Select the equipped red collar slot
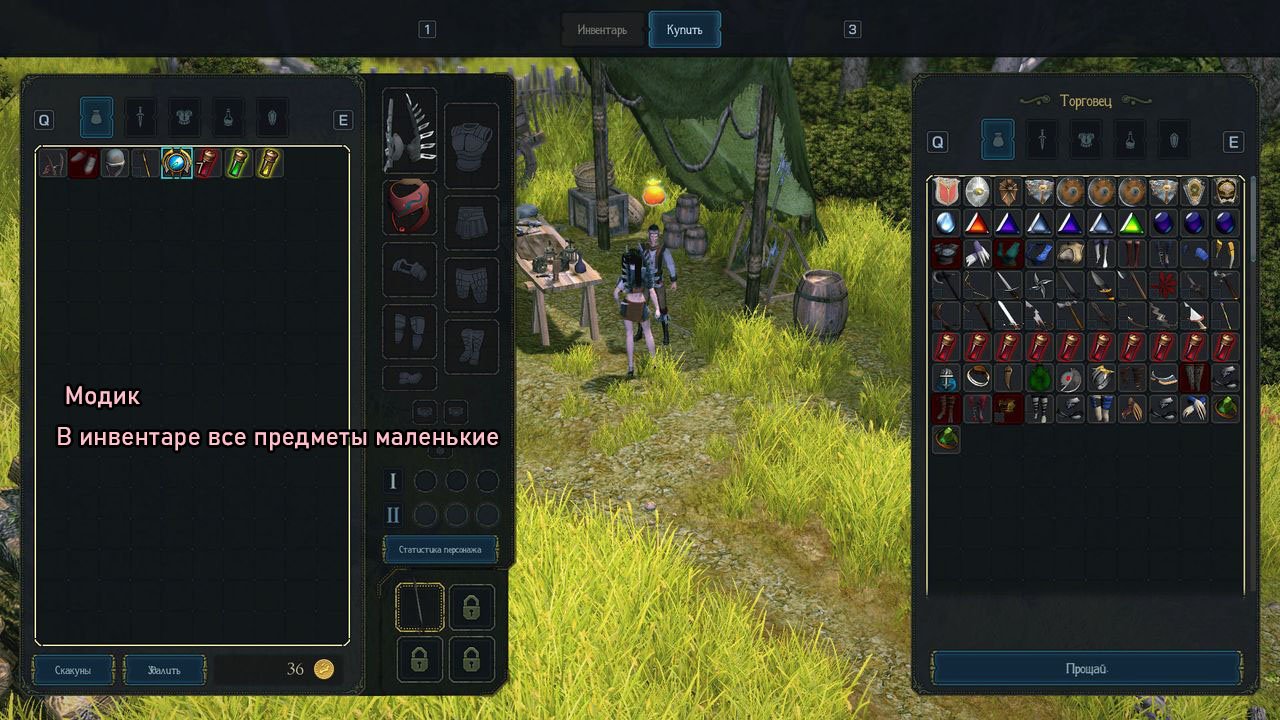 click(x=409, y=208)
